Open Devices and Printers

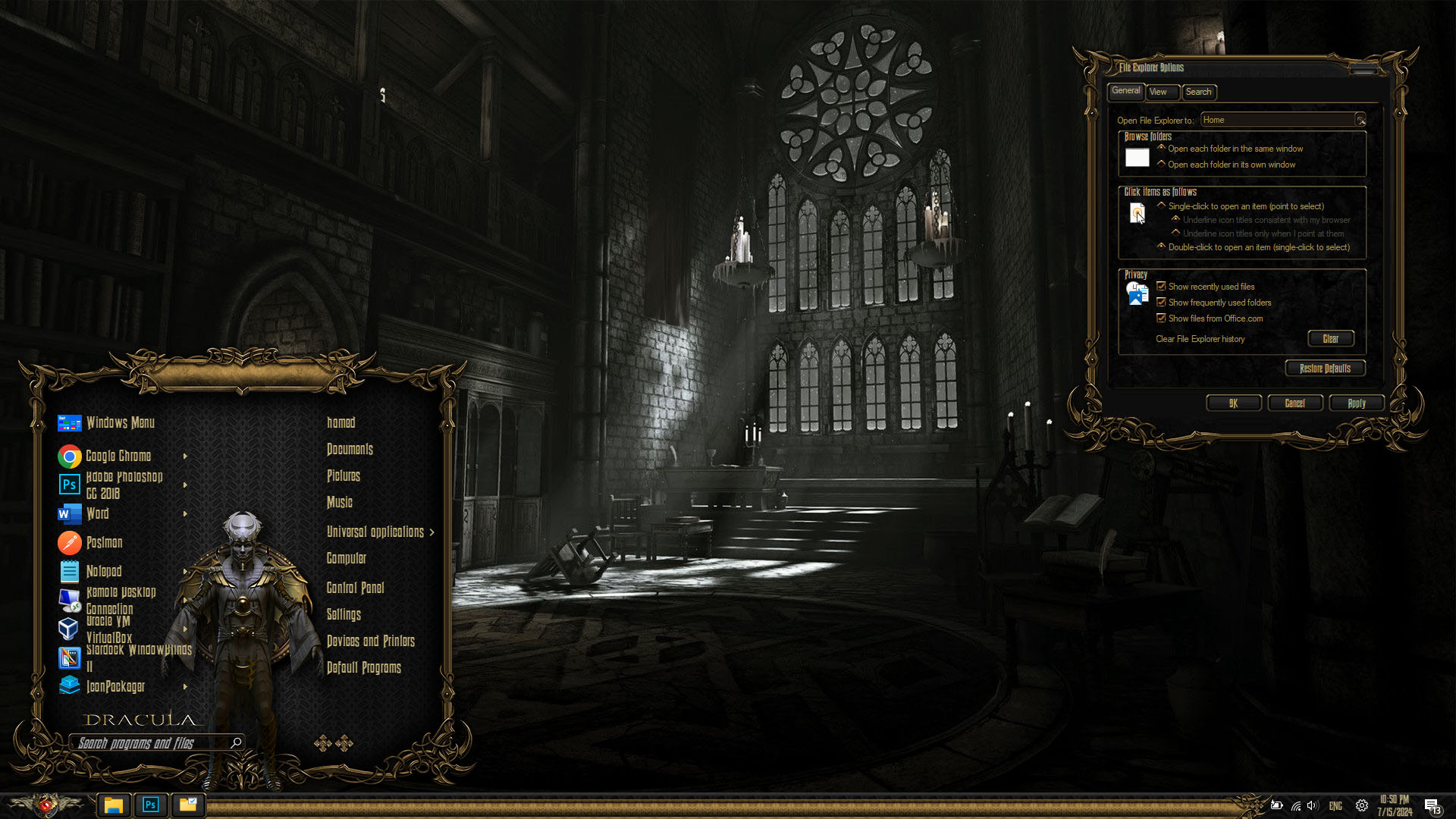tap(370, 642)
